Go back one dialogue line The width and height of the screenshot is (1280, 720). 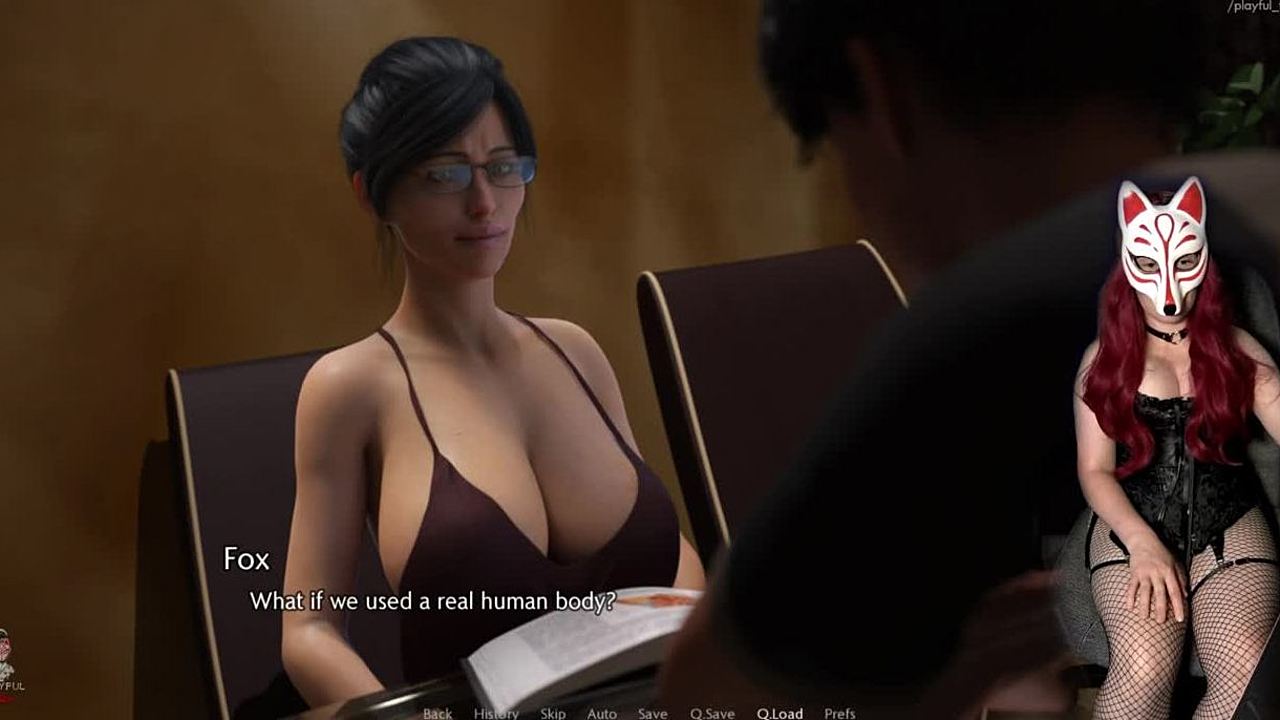(437, 713)
